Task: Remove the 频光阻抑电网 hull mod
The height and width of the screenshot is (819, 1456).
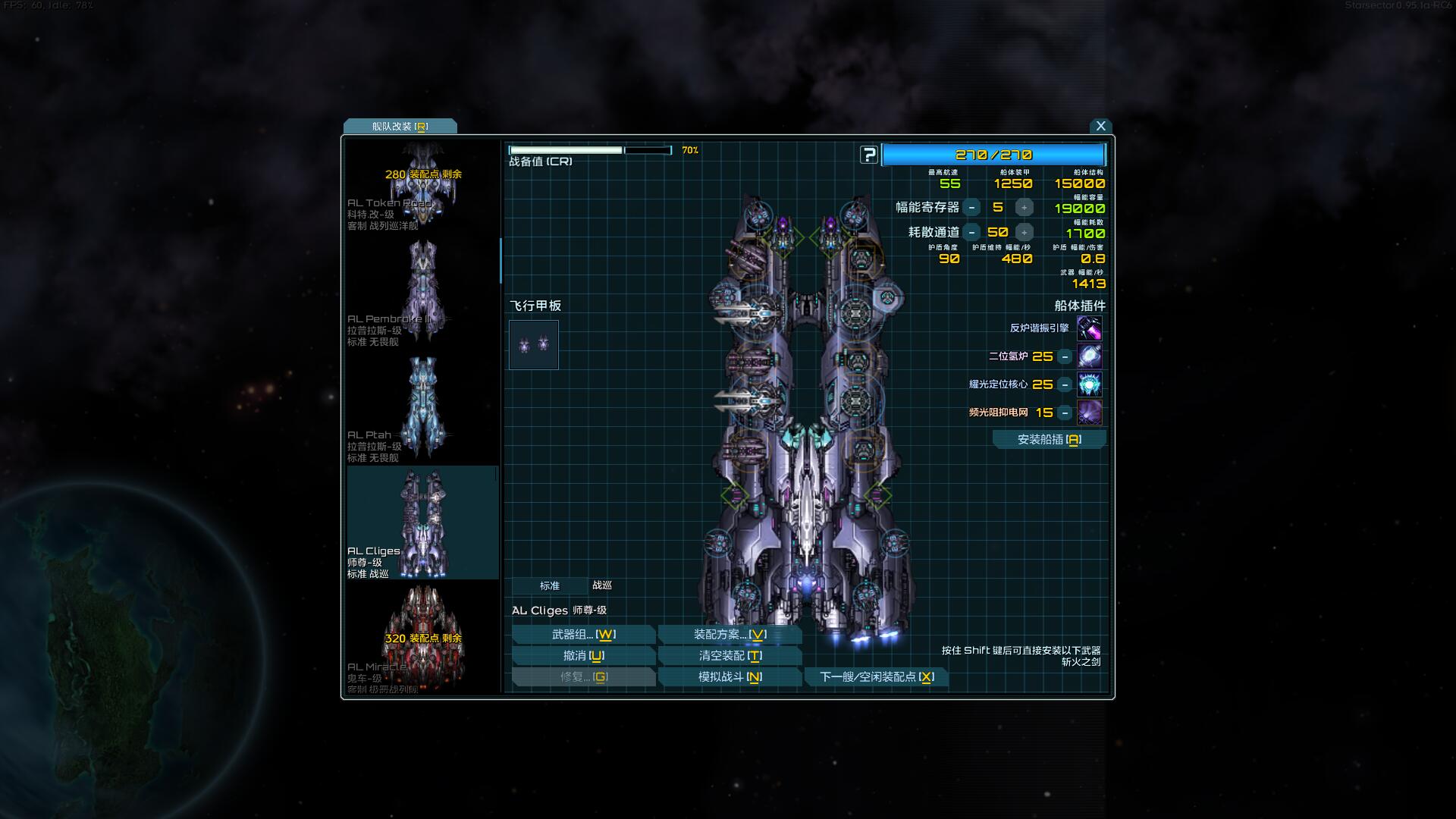Action: (1065, 413)
